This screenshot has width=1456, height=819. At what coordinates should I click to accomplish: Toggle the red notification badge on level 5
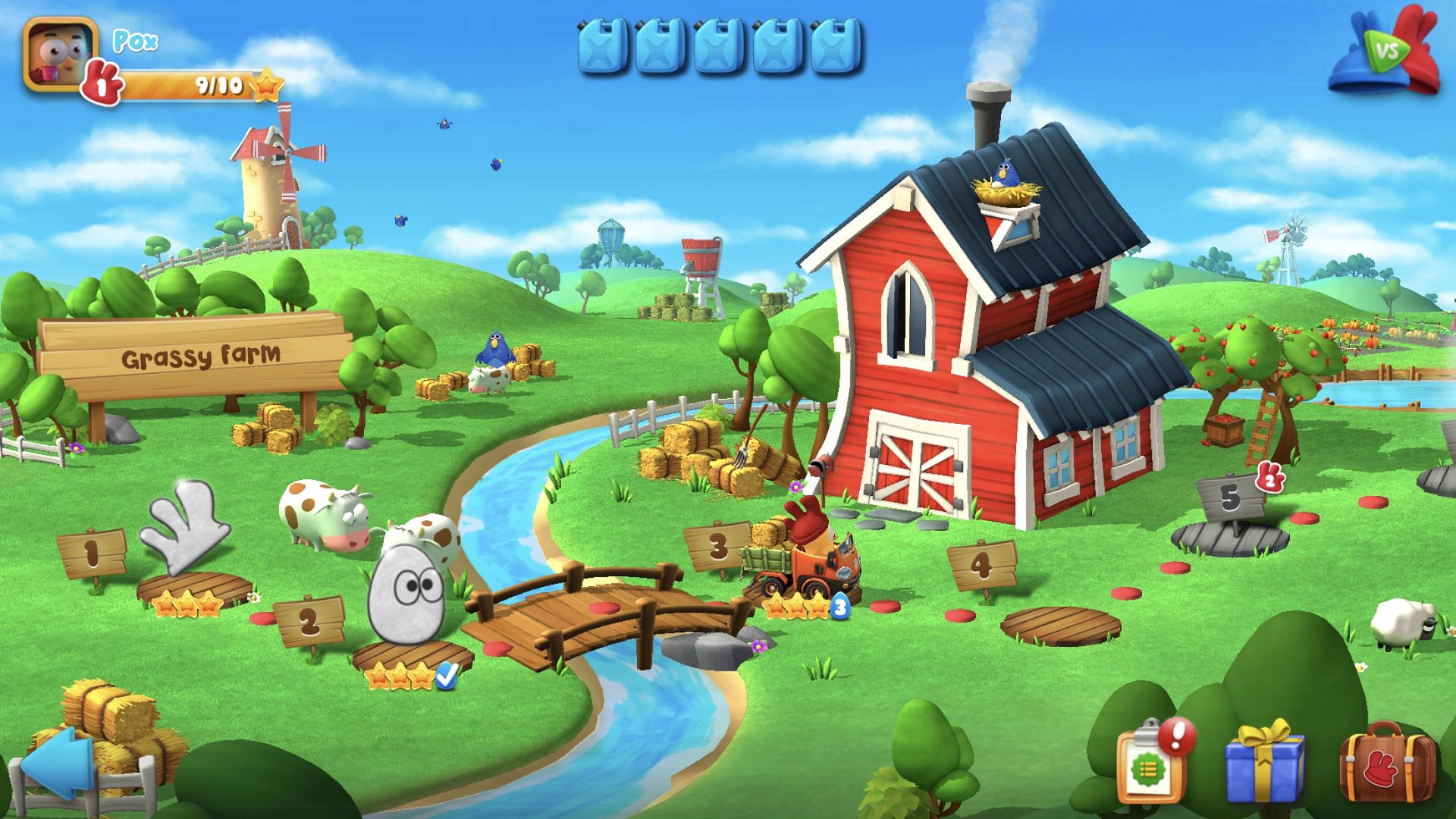pos(1272,478)
